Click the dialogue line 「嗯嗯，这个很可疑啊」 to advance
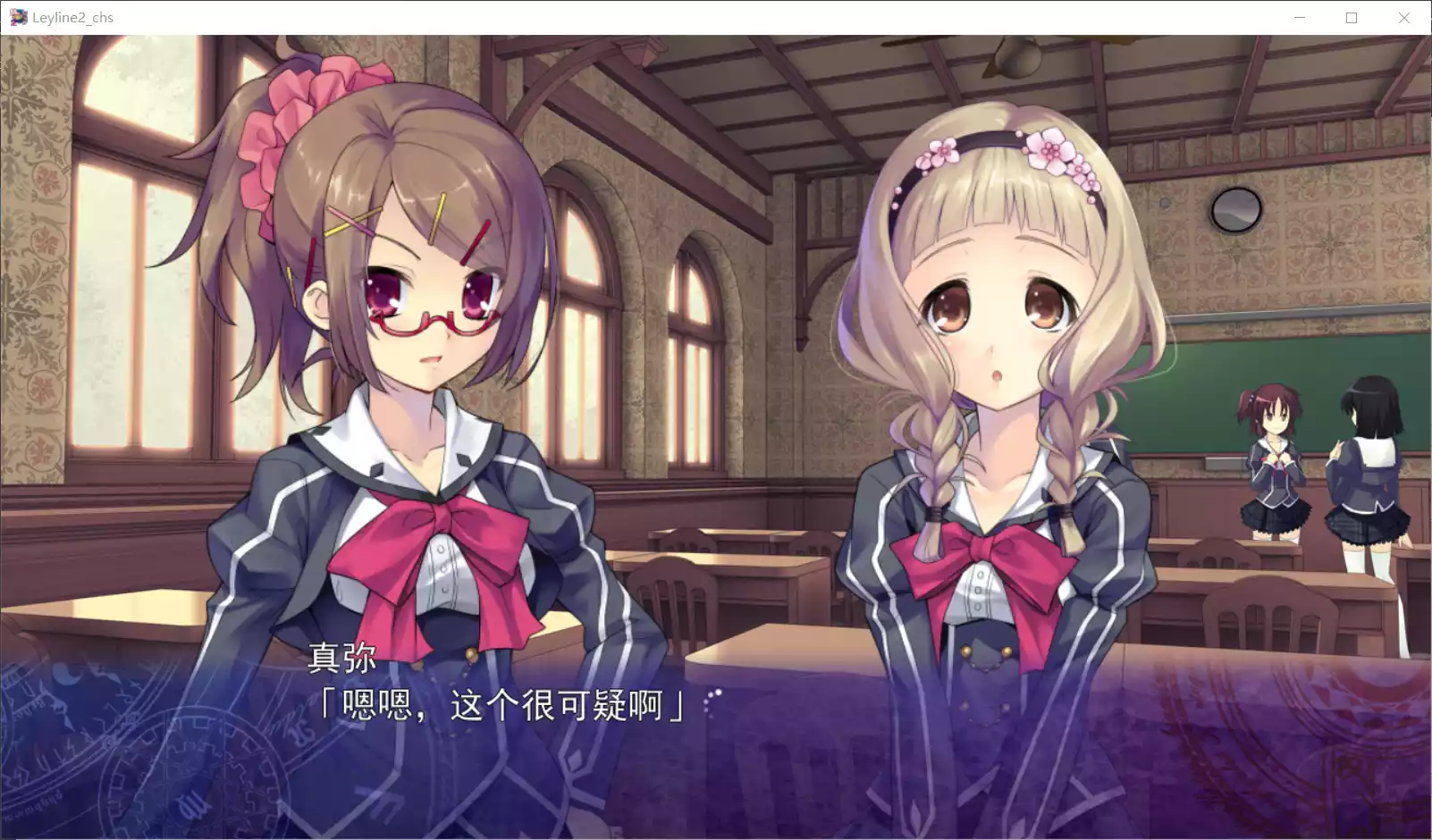Image resolution: width=1432 pixels, height=840 pixels. (x=502, y=704)
